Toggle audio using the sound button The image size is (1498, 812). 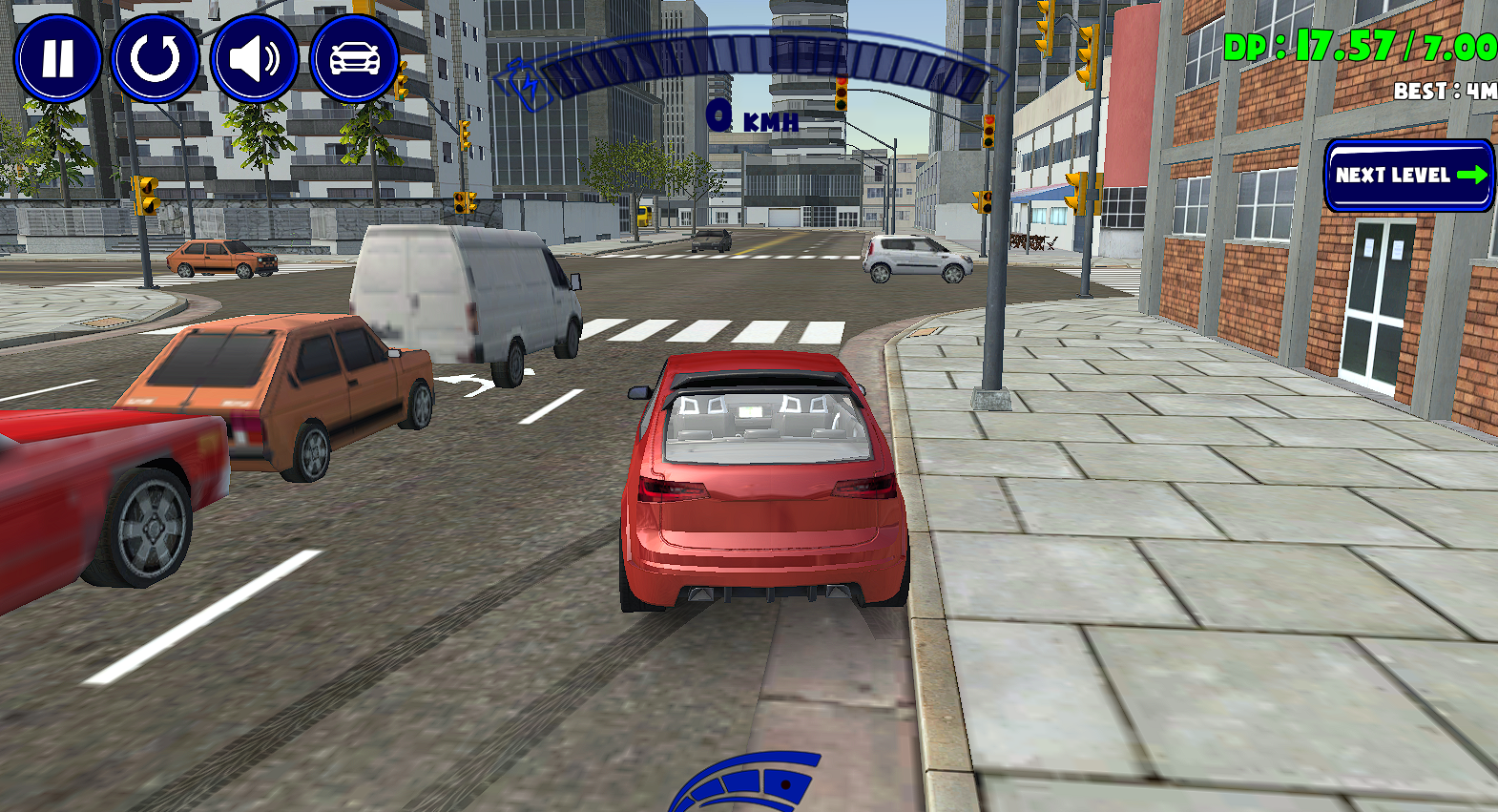tap(256, 59)
